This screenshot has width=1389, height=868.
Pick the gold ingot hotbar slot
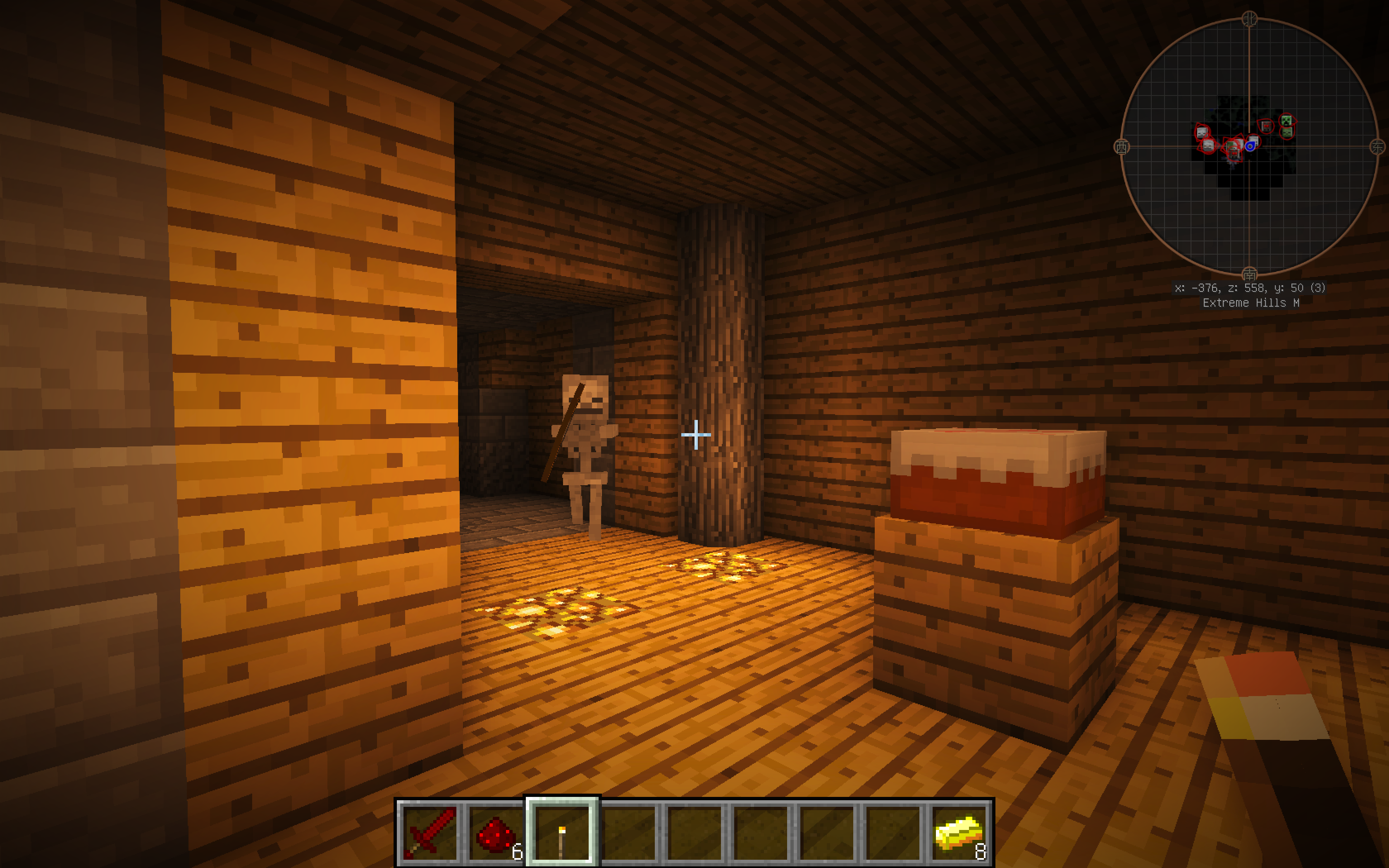(x=959, y=832)
